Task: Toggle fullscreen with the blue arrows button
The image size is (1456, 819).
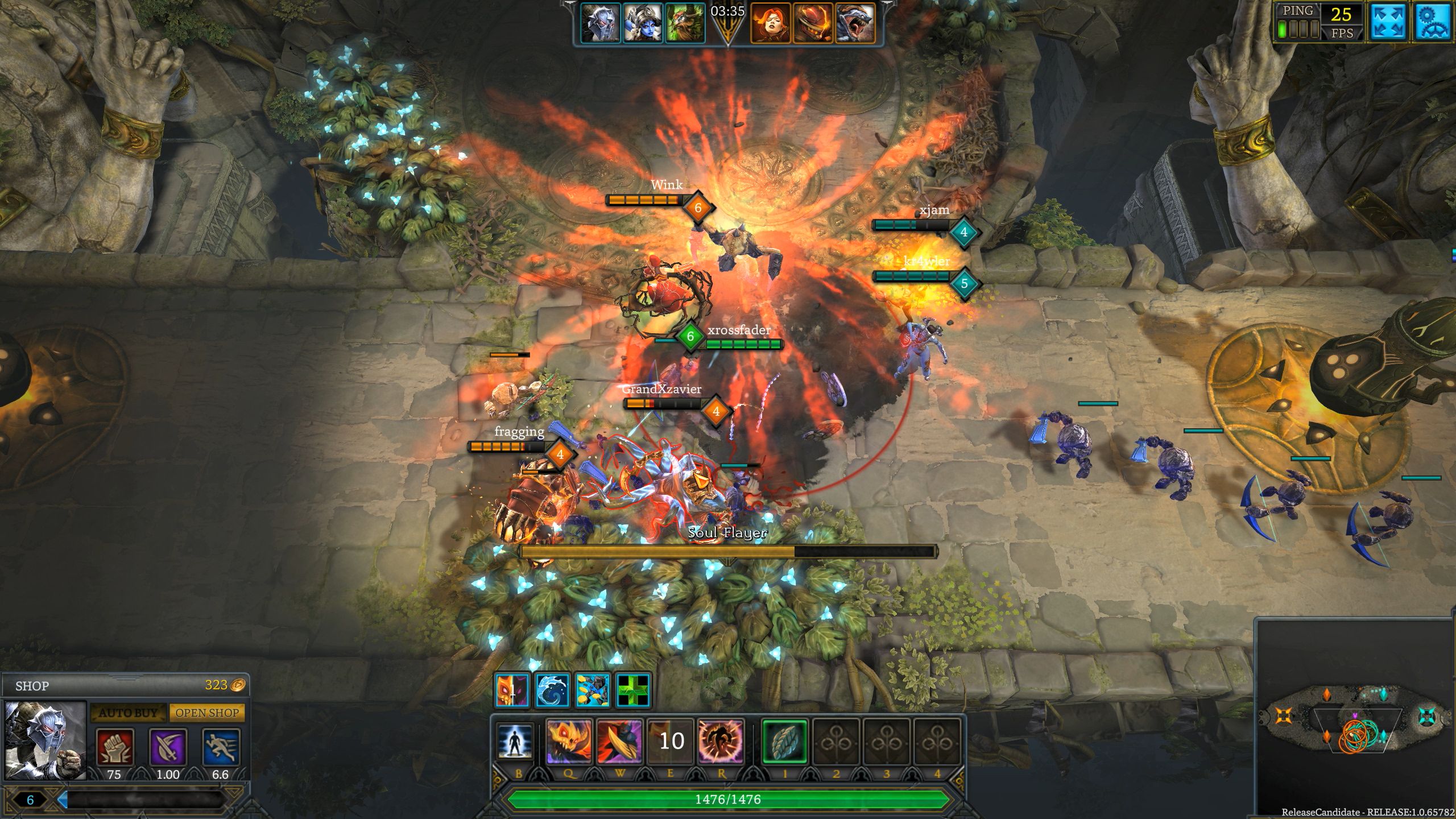Action: 1388,22
